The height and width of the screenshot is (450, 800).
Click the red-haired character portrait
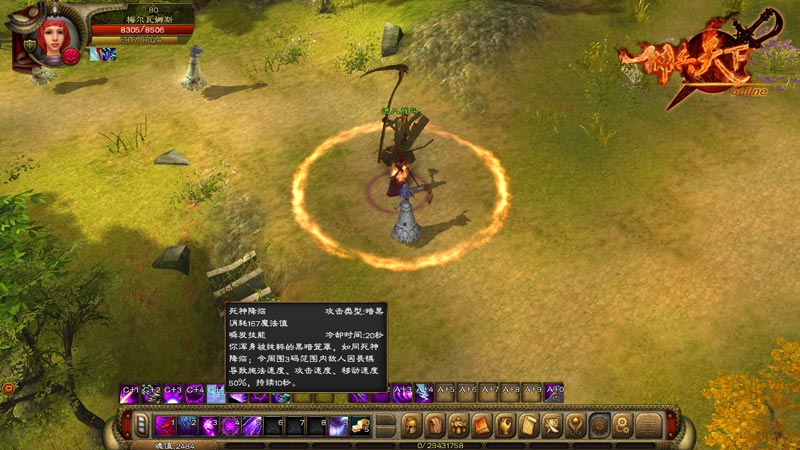(54, 35)
